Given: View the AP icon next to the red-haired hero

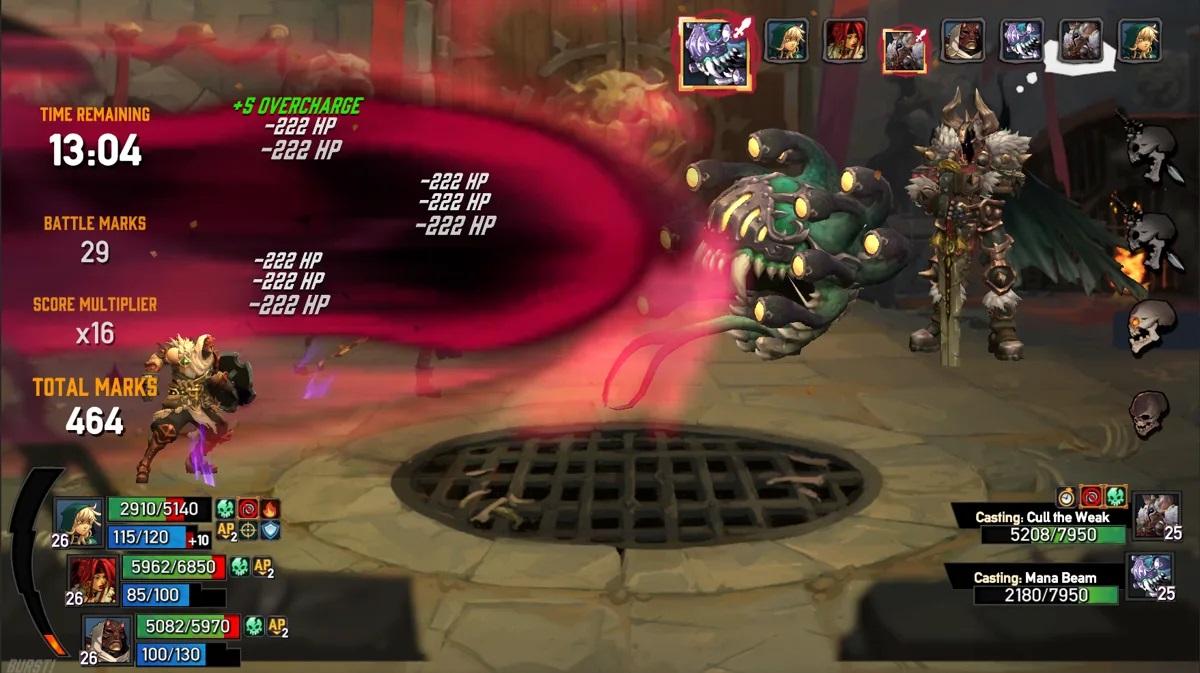Looking at the screenshot, I should (264, 568).
